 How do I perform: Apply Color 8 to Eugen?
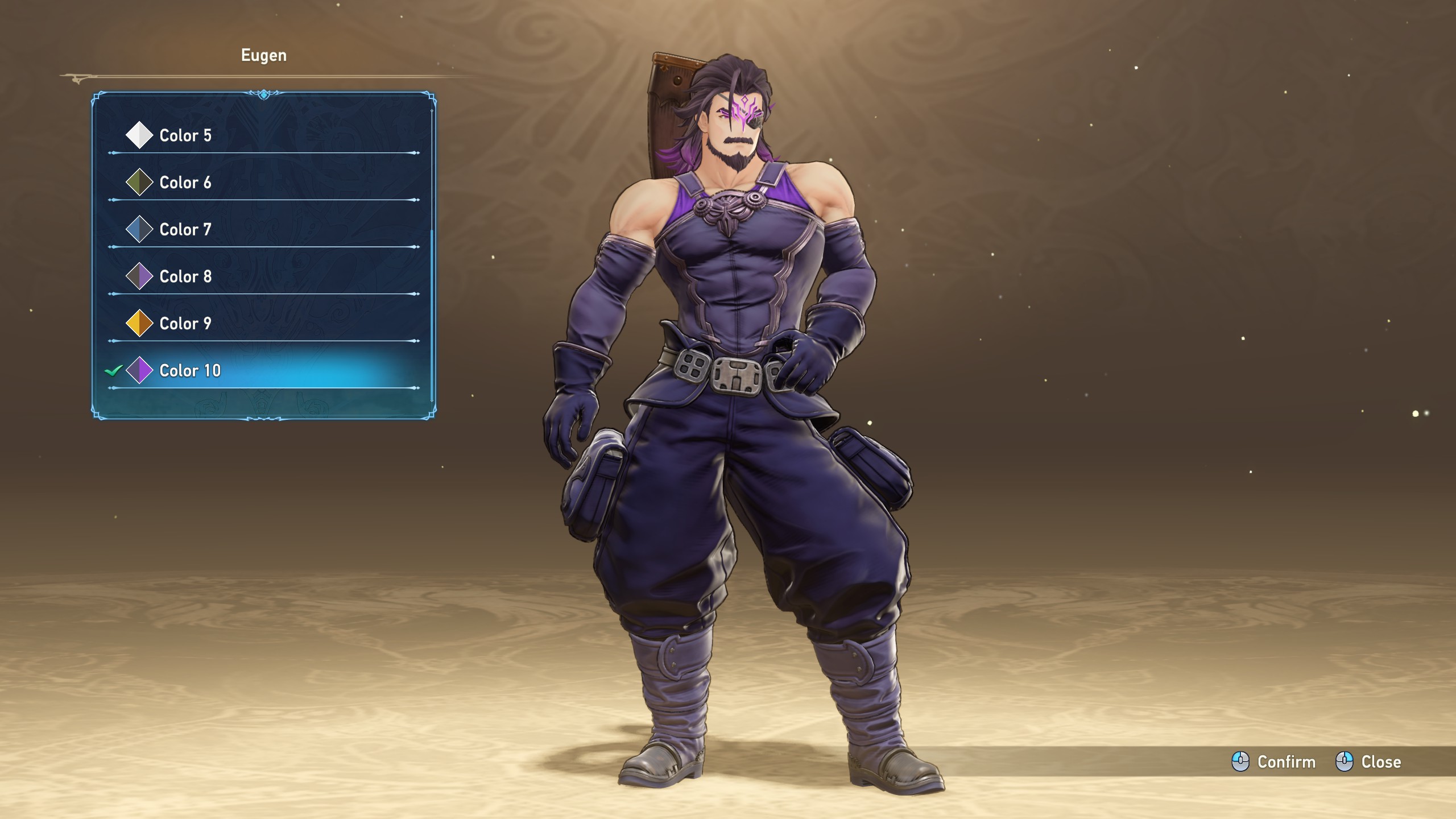coord(185,277)
